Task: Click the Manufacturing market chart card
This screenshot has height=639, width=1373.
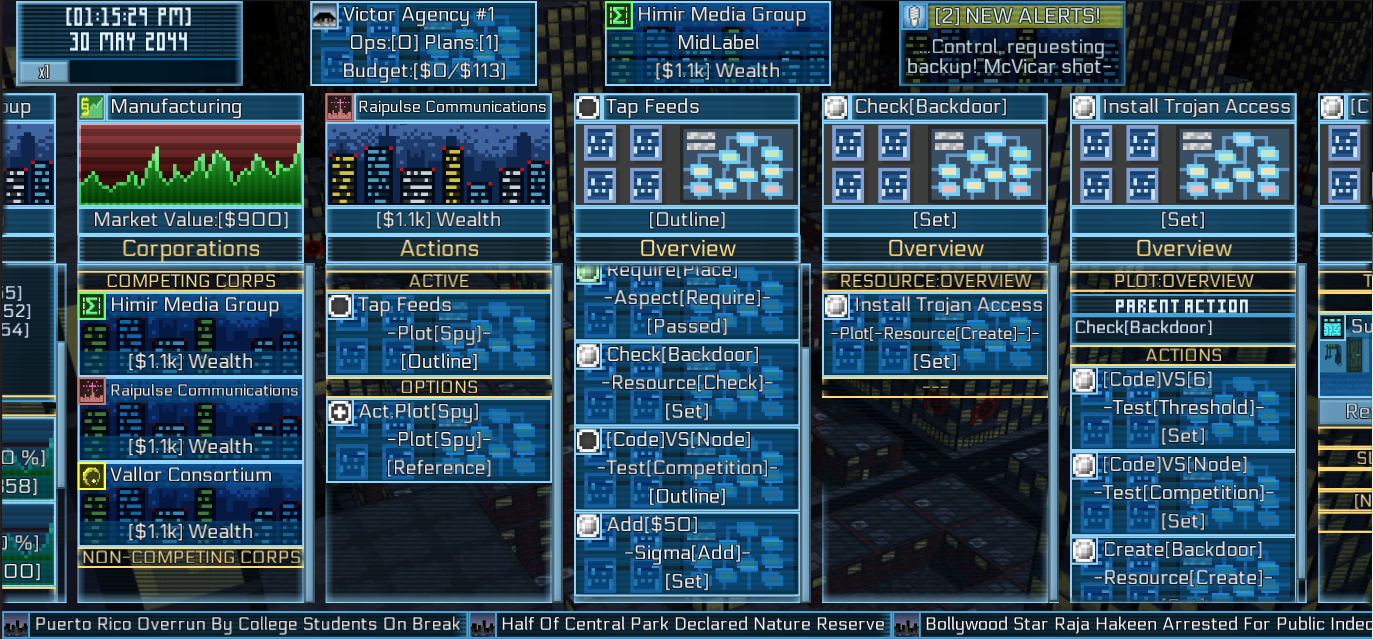Action: coord(190,163)
